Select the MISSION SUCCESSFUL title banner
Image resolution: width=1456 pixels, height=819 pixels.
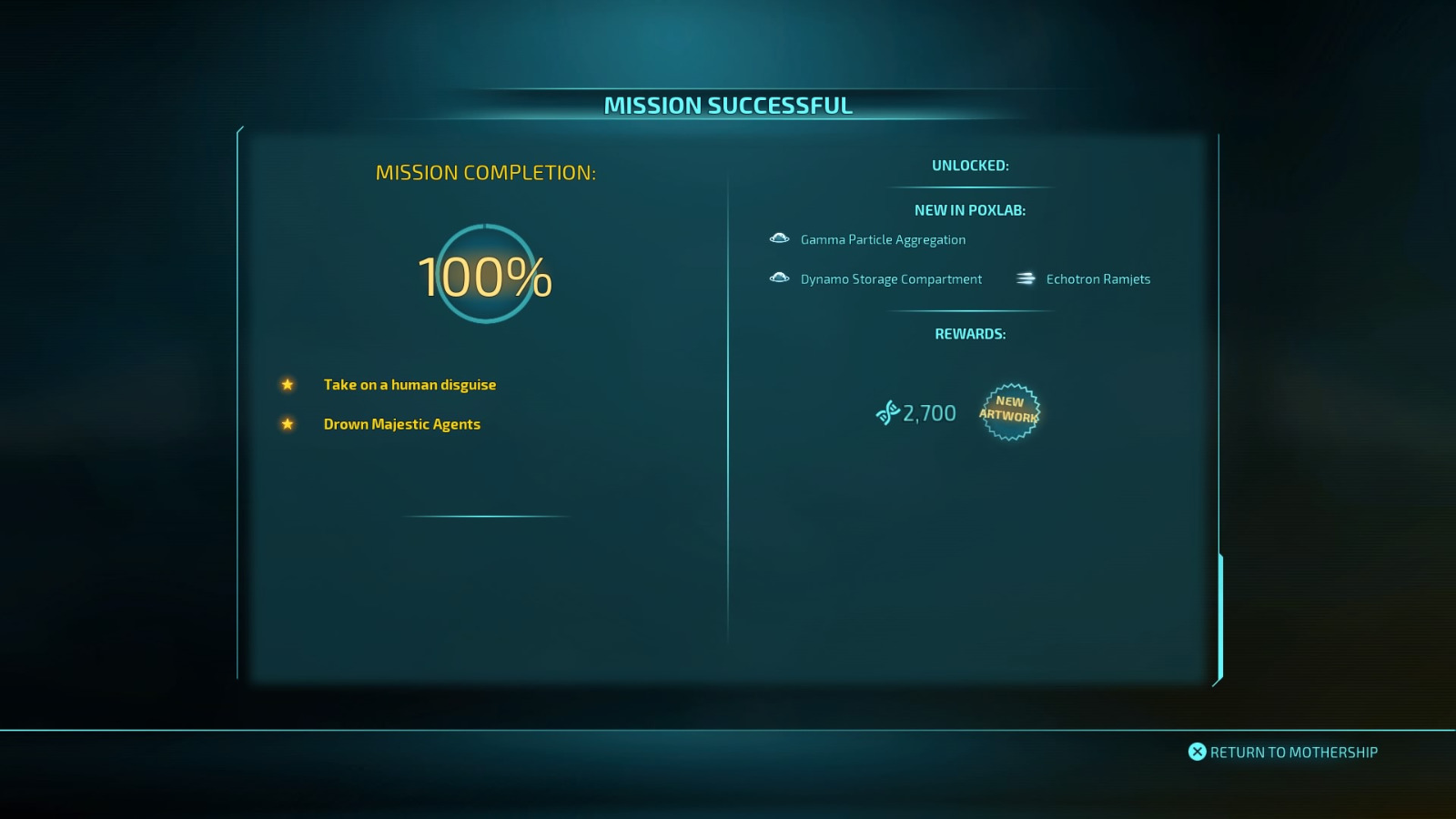click(x=728, y=105)
